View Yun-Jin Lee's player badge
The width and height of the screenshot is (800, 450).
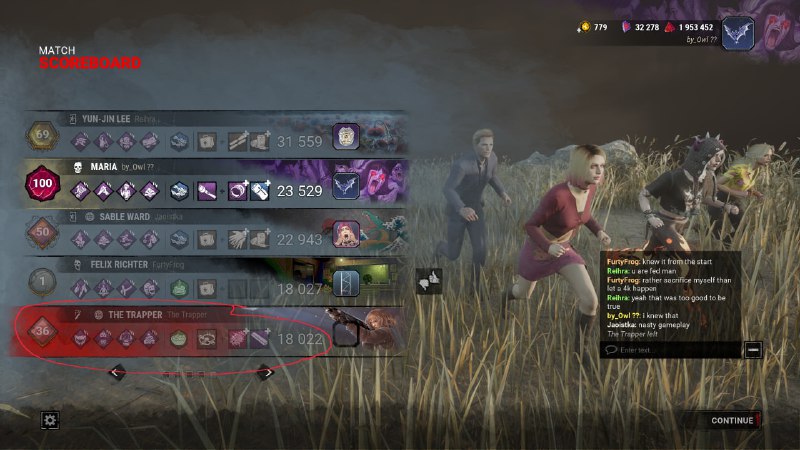[346, 138]
